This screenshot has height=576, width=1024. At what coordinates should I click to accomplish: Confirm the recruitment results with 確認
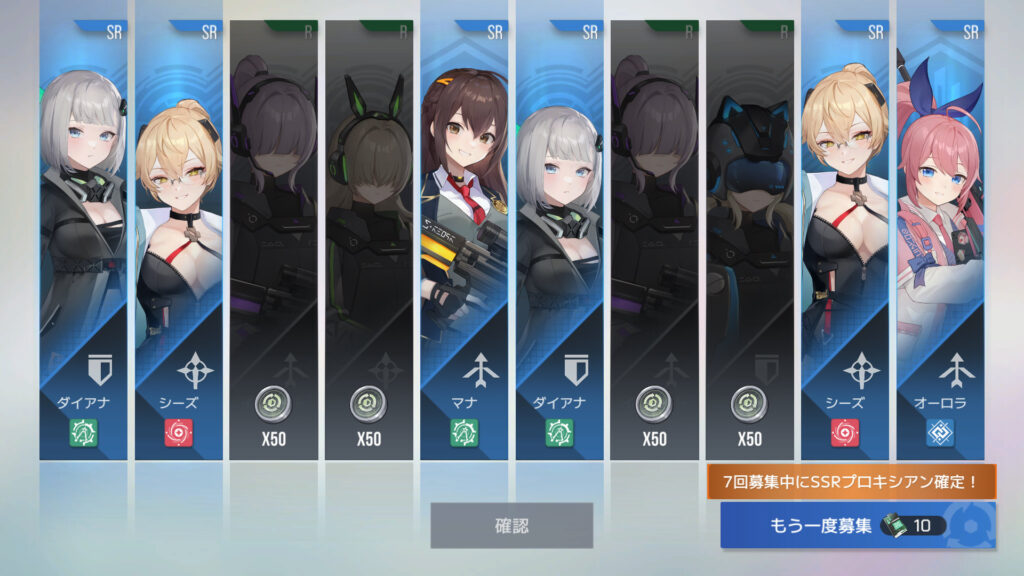tap(511, 525)
